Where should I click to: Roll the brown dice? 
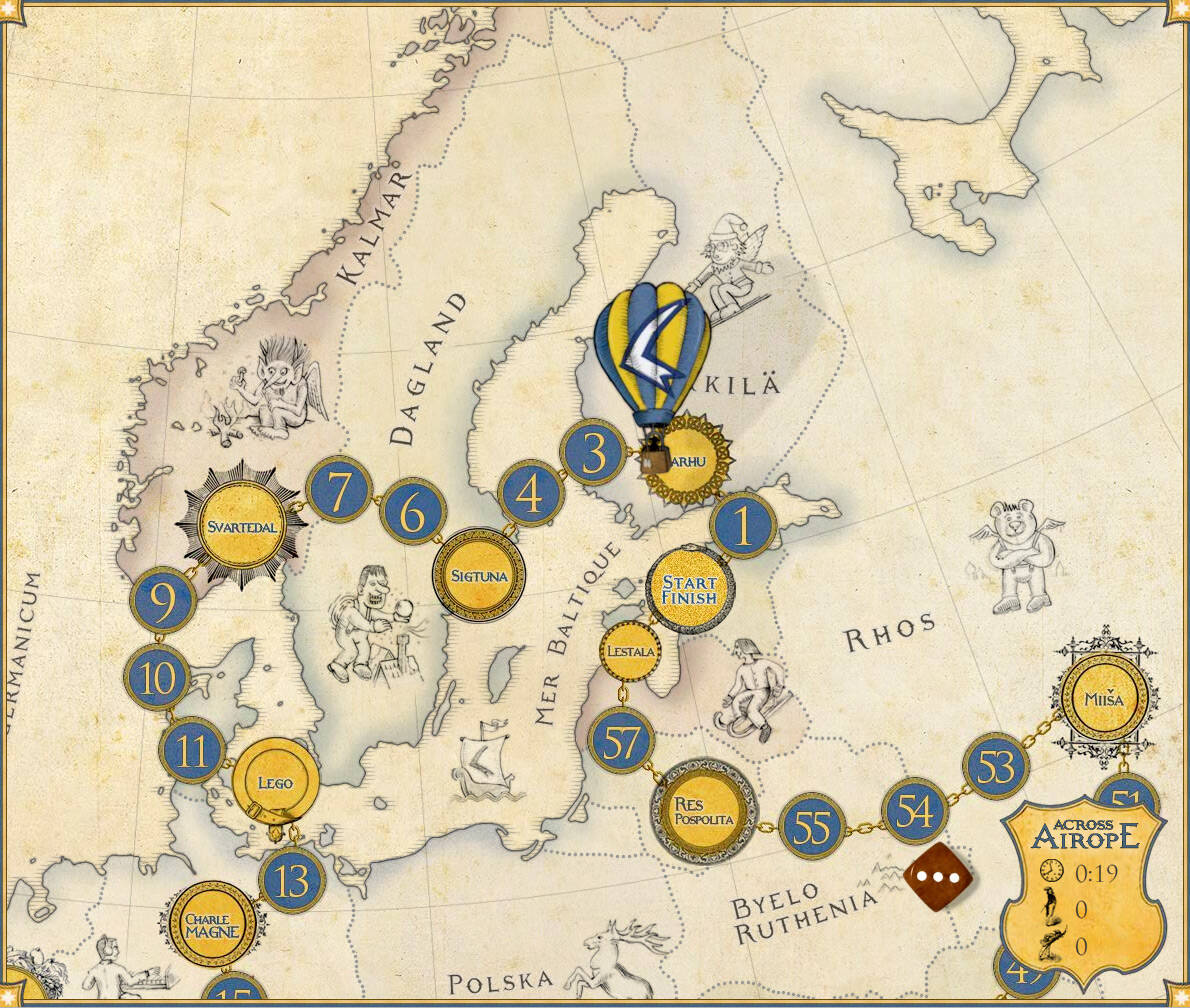point(938,877)
